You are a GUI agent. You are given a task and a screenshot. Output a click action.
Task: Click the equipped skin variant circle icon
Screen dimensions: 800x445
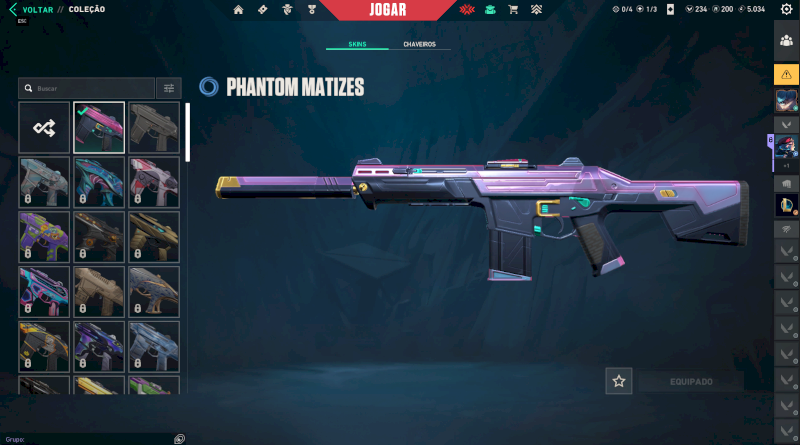click(208, 87)
